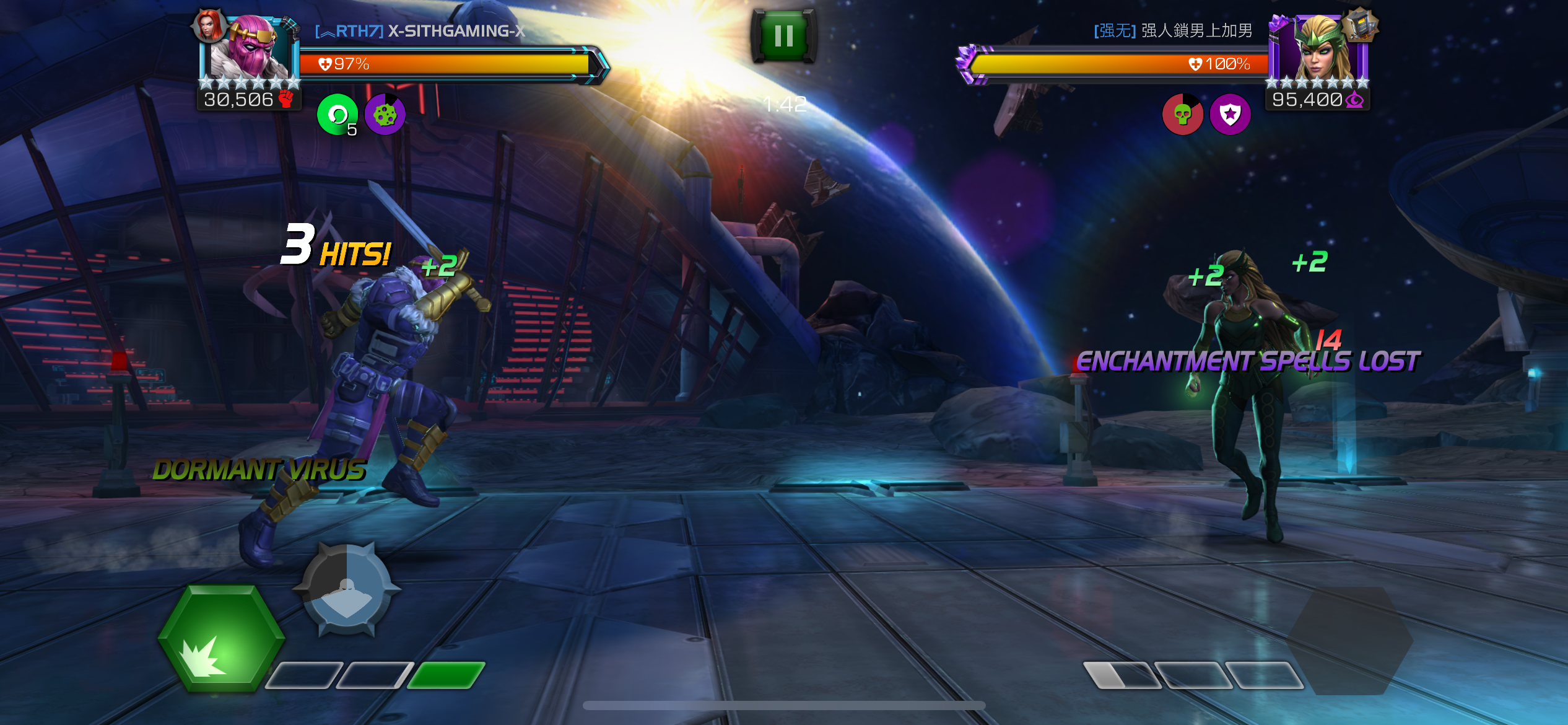Check the red skull effect icon

[x=1182, y=114]
